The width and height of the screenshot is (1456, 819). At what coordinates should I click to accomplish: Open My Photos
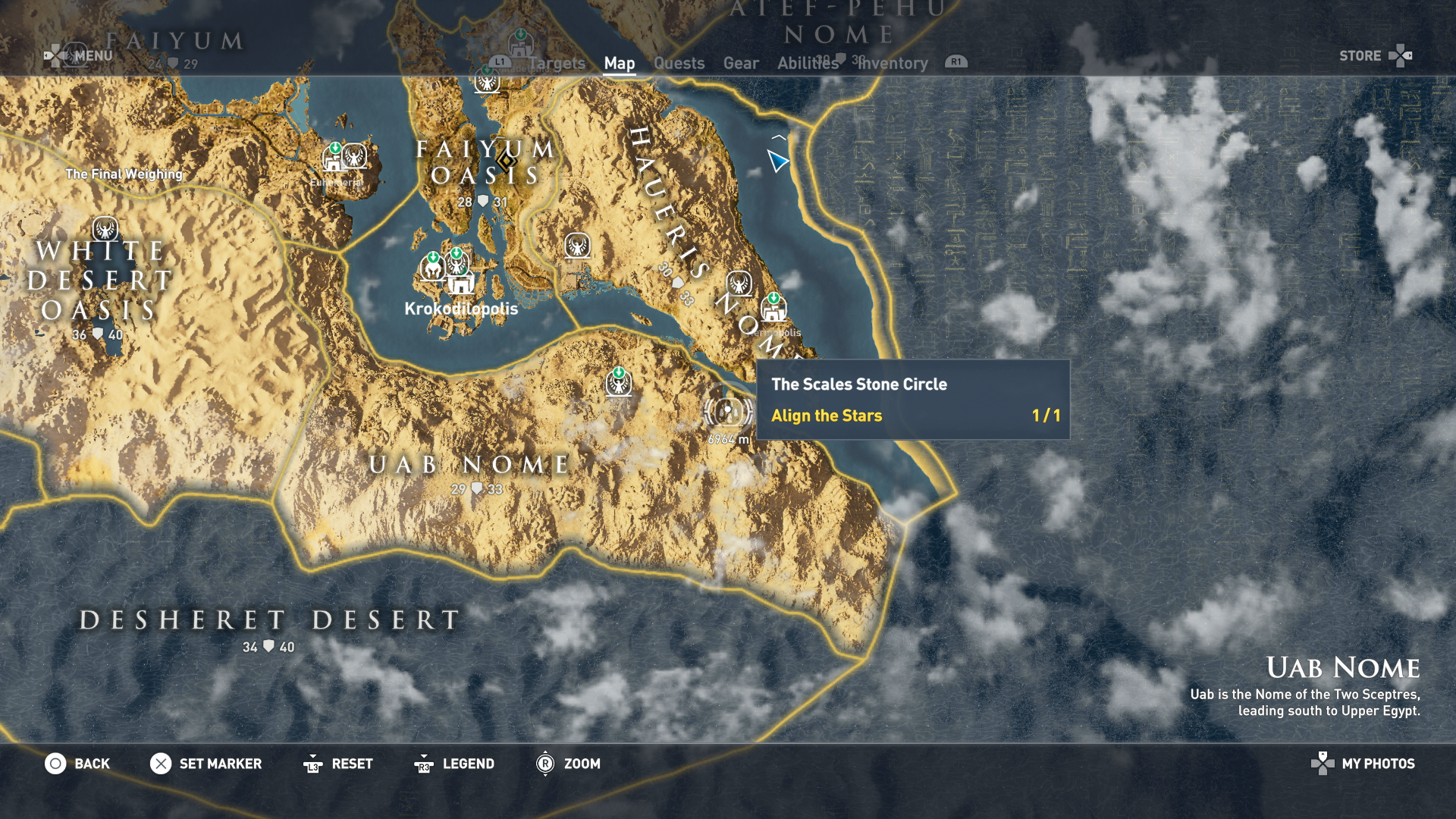(x=1363, y=764)
